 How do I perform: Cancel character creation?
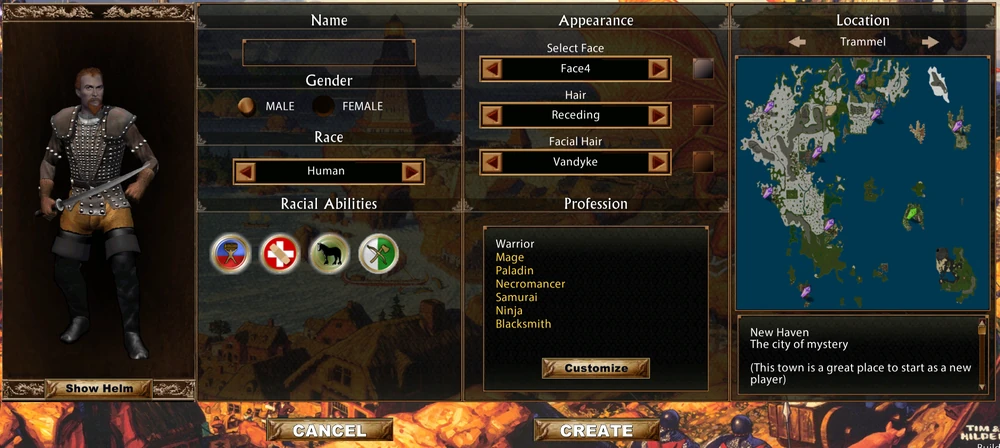329,431
